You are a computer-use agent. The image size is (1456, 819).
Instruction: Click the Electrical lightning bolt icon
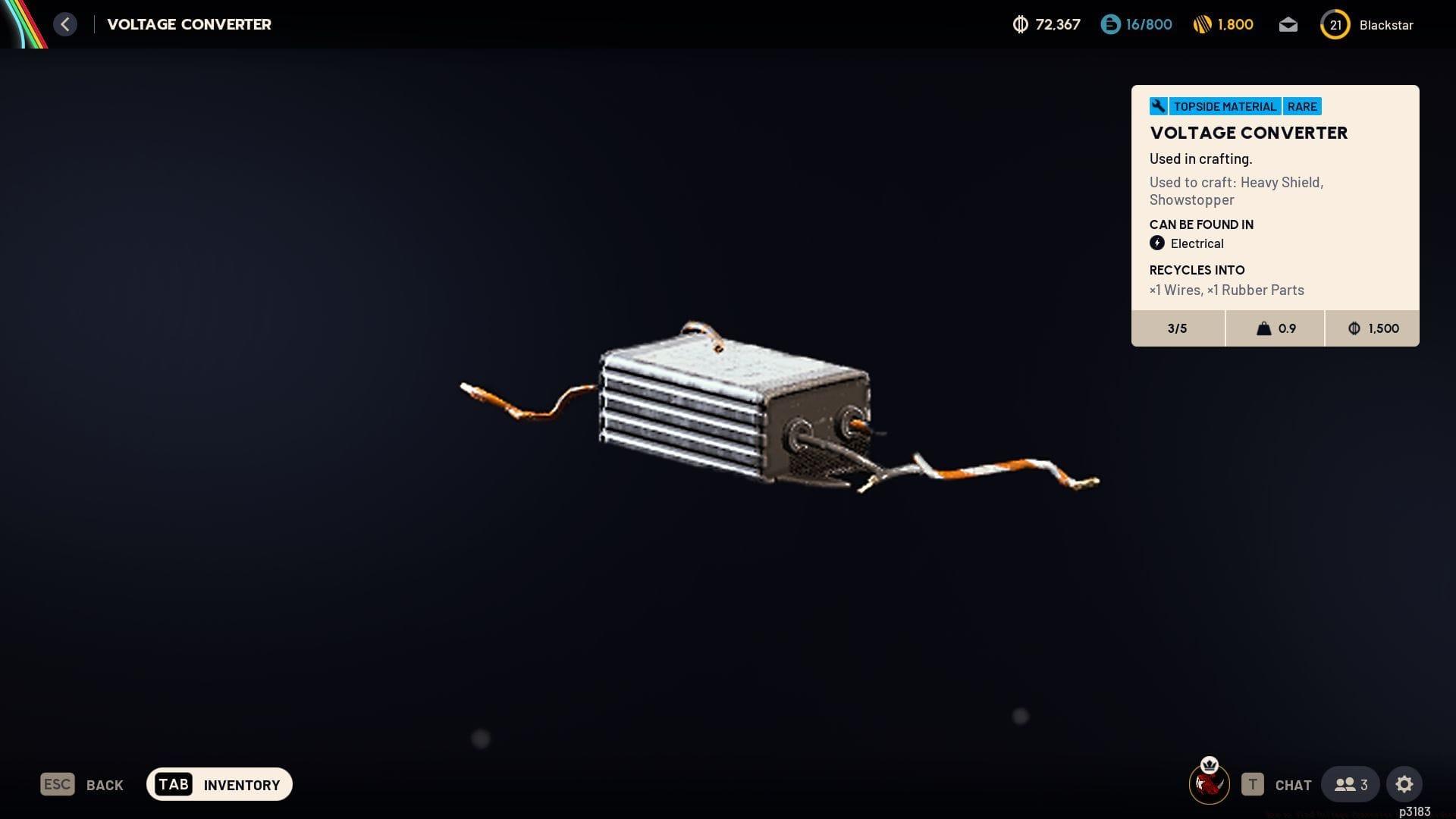coord(1157,243)
